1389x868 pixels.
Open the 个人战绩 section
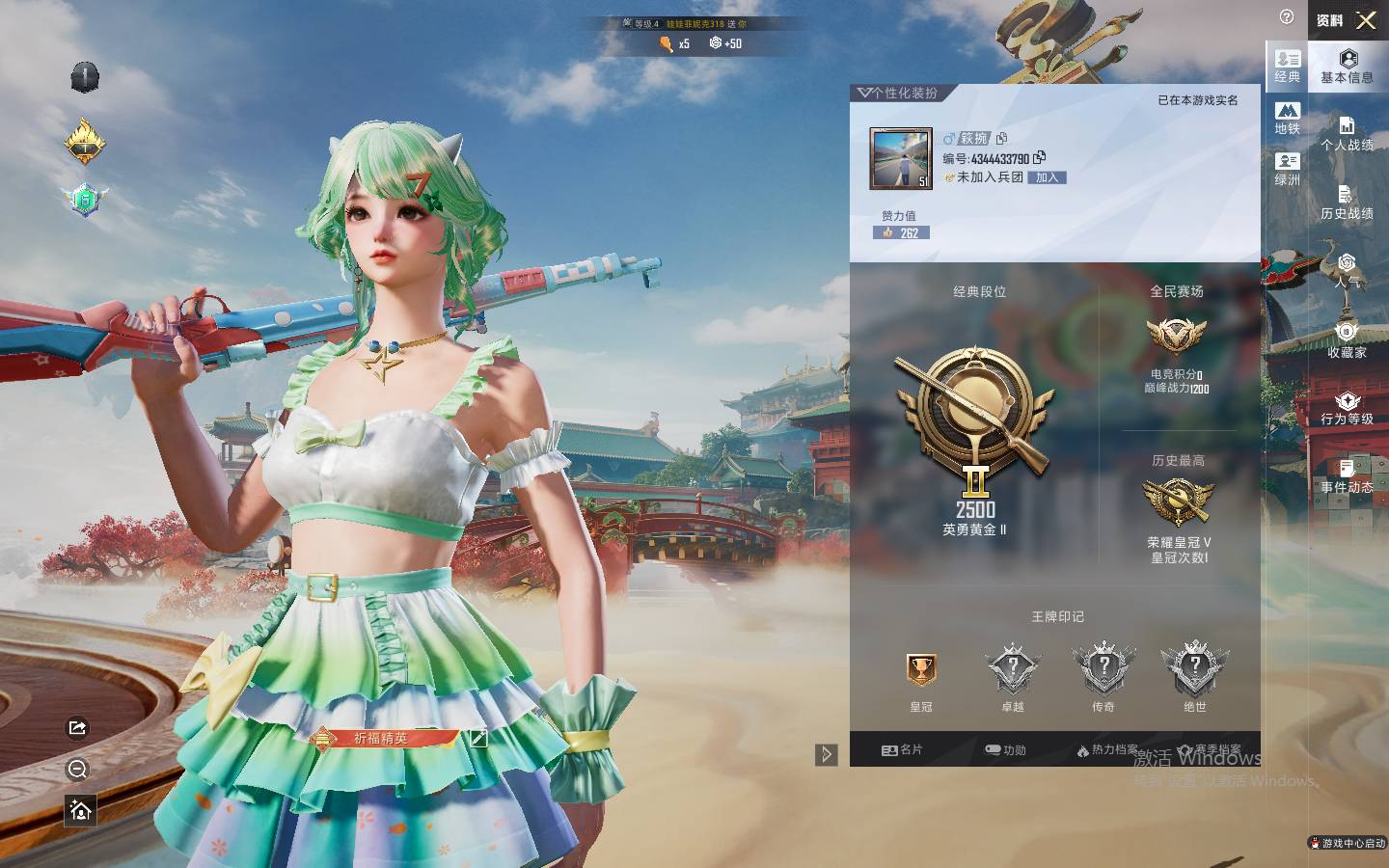(1347, 133)
